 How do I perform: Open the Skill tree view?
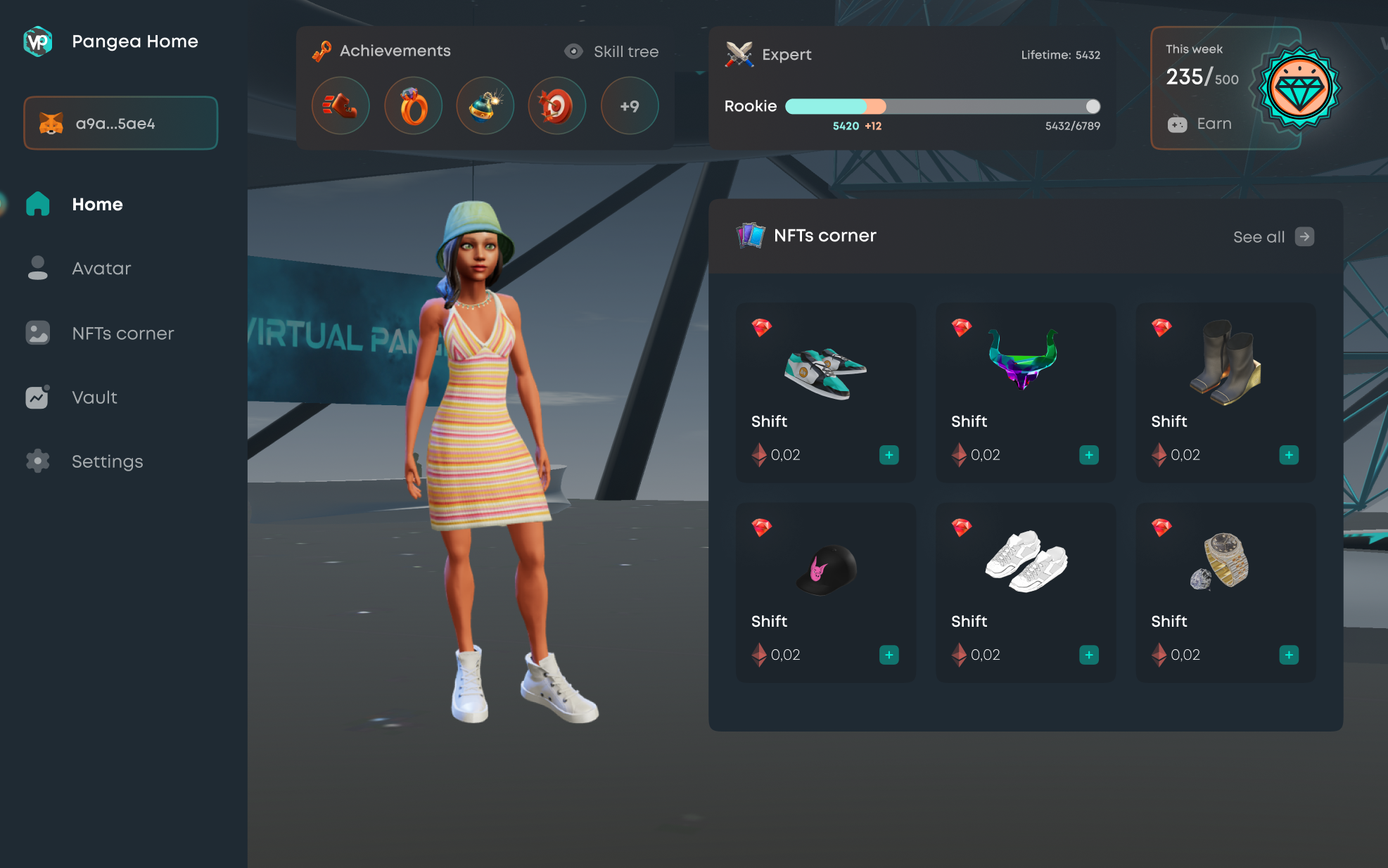[612, 51]
